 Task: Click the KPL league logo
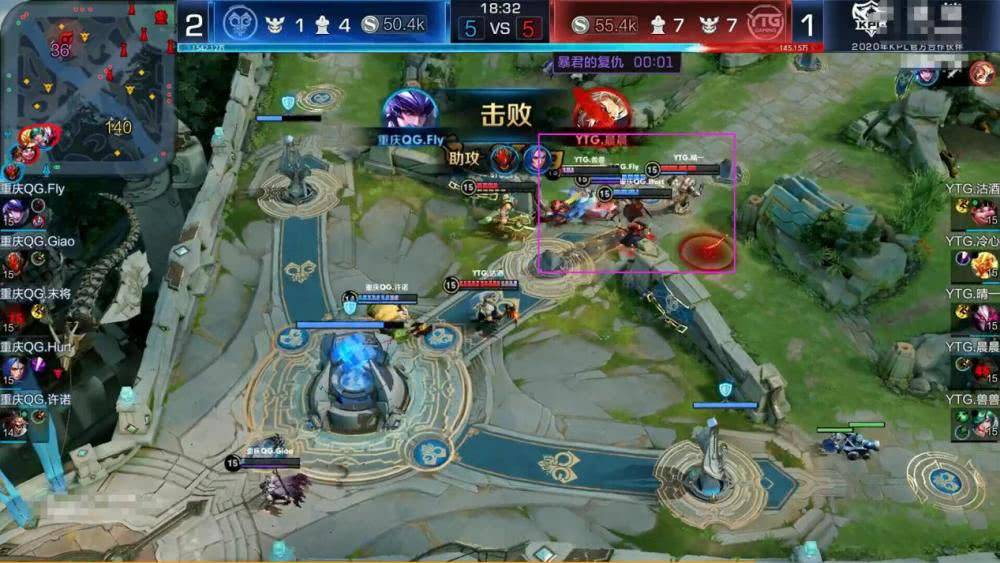[x=863, y=22]
